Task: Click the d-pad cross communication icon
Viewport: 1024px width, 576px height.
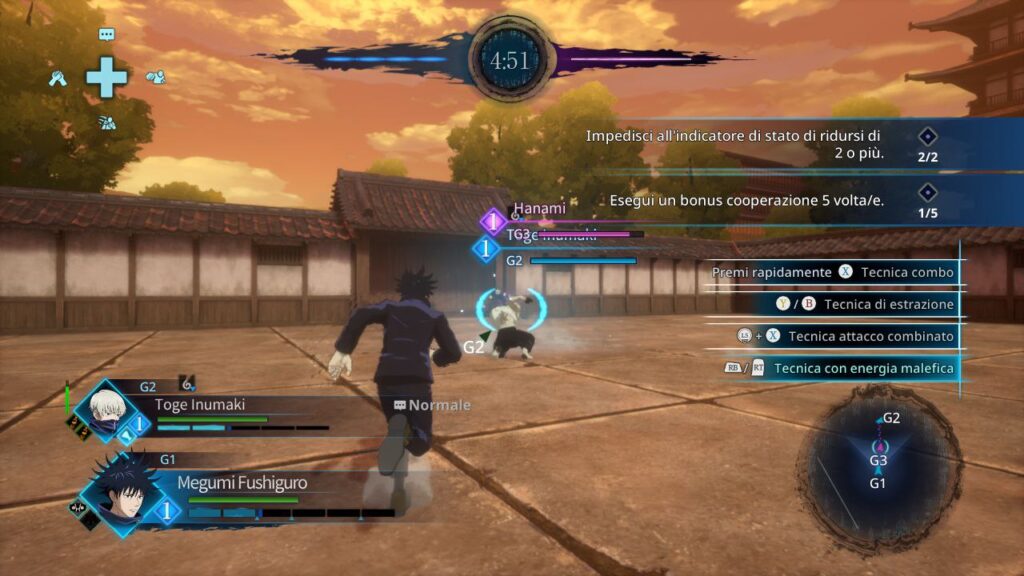Action: click(106, 78)
